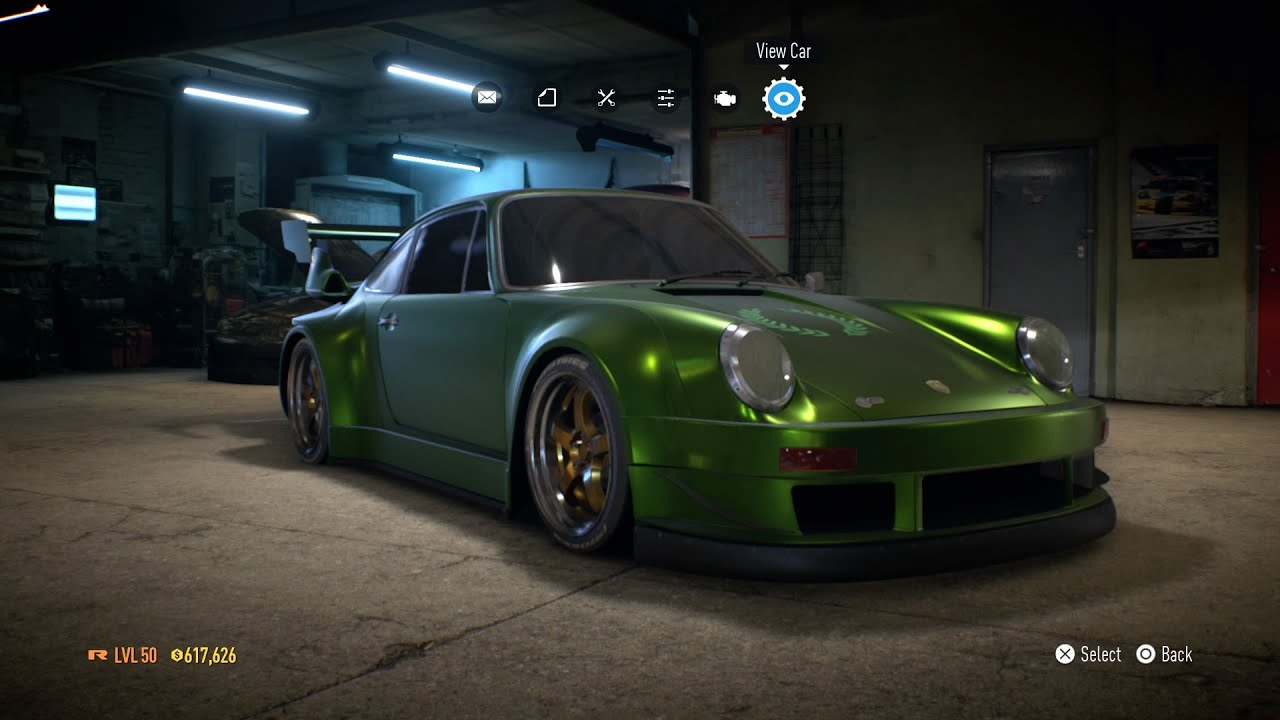Select the engine performance icon

(x=725, y=98)
